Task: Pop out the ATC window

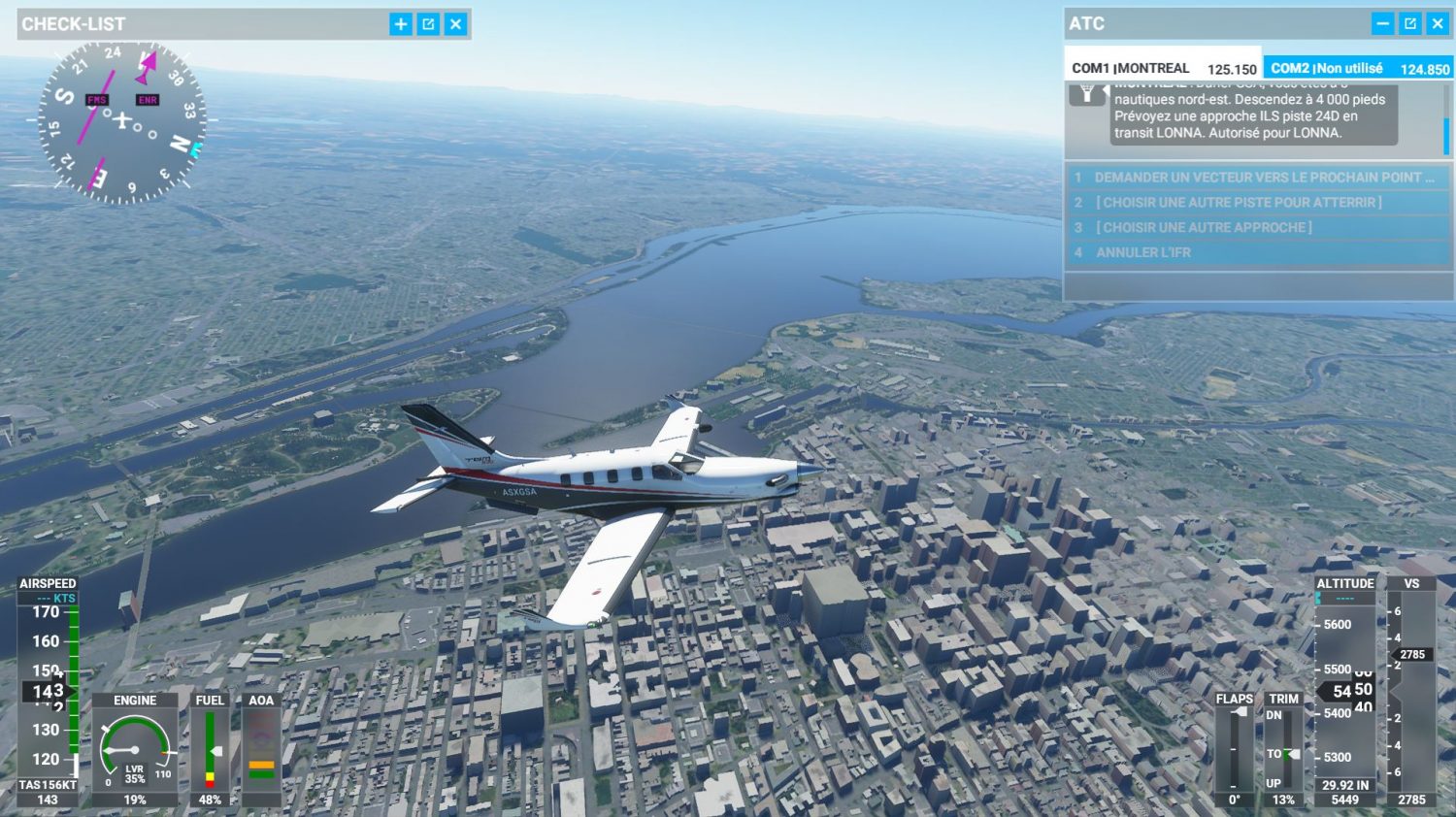Action: click(x=1410, y=23)
